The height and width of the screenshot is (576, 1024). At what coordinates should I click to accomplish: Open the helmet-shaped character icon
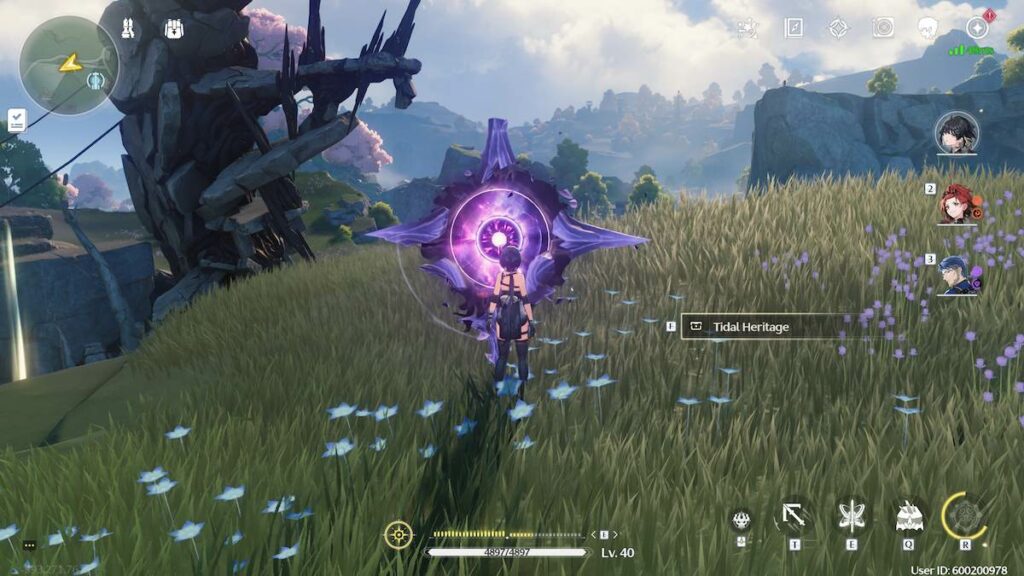[929, 28]
